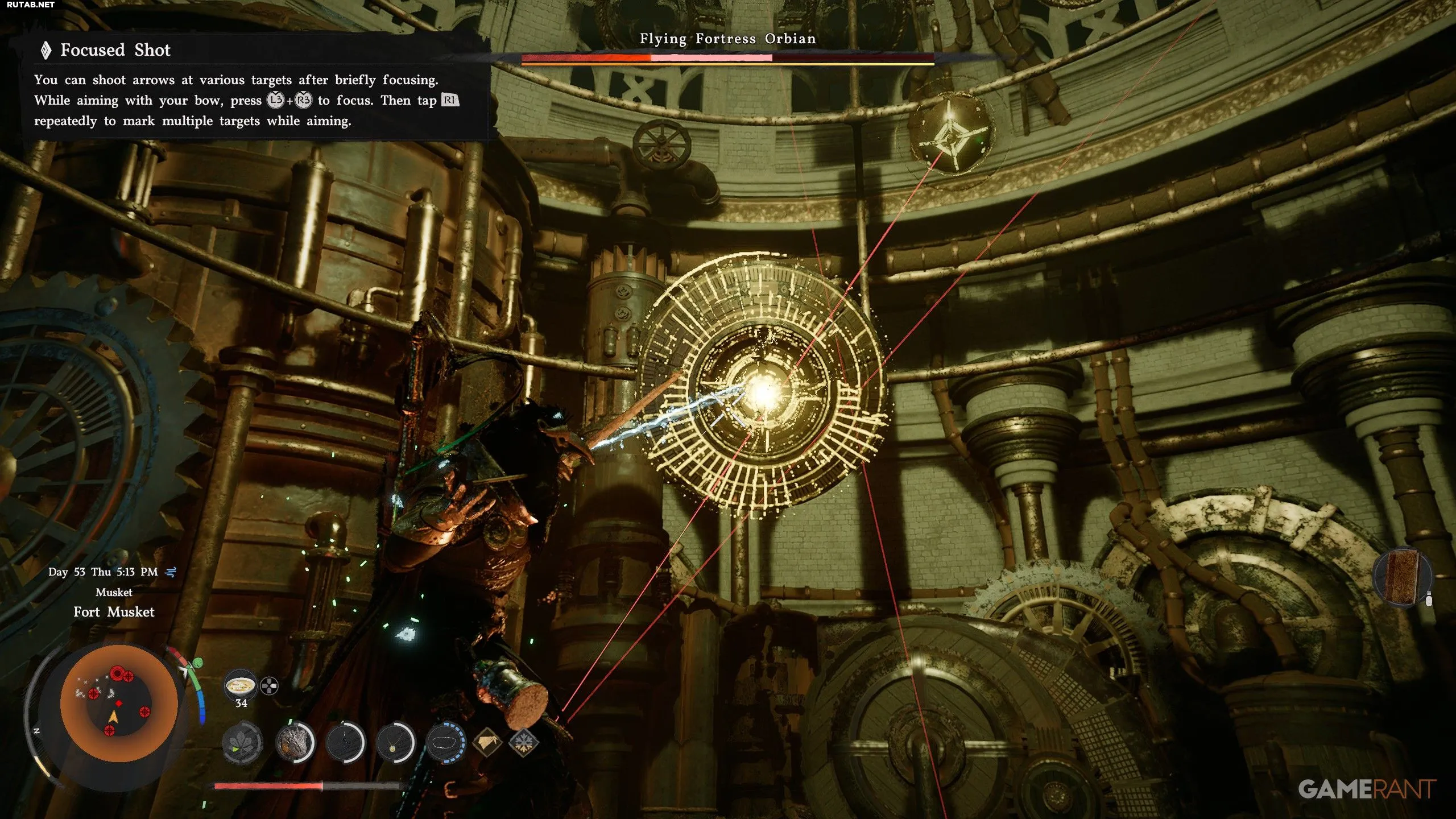Click the circular minimap
The image size is (1456, 819).
[119, 703]
